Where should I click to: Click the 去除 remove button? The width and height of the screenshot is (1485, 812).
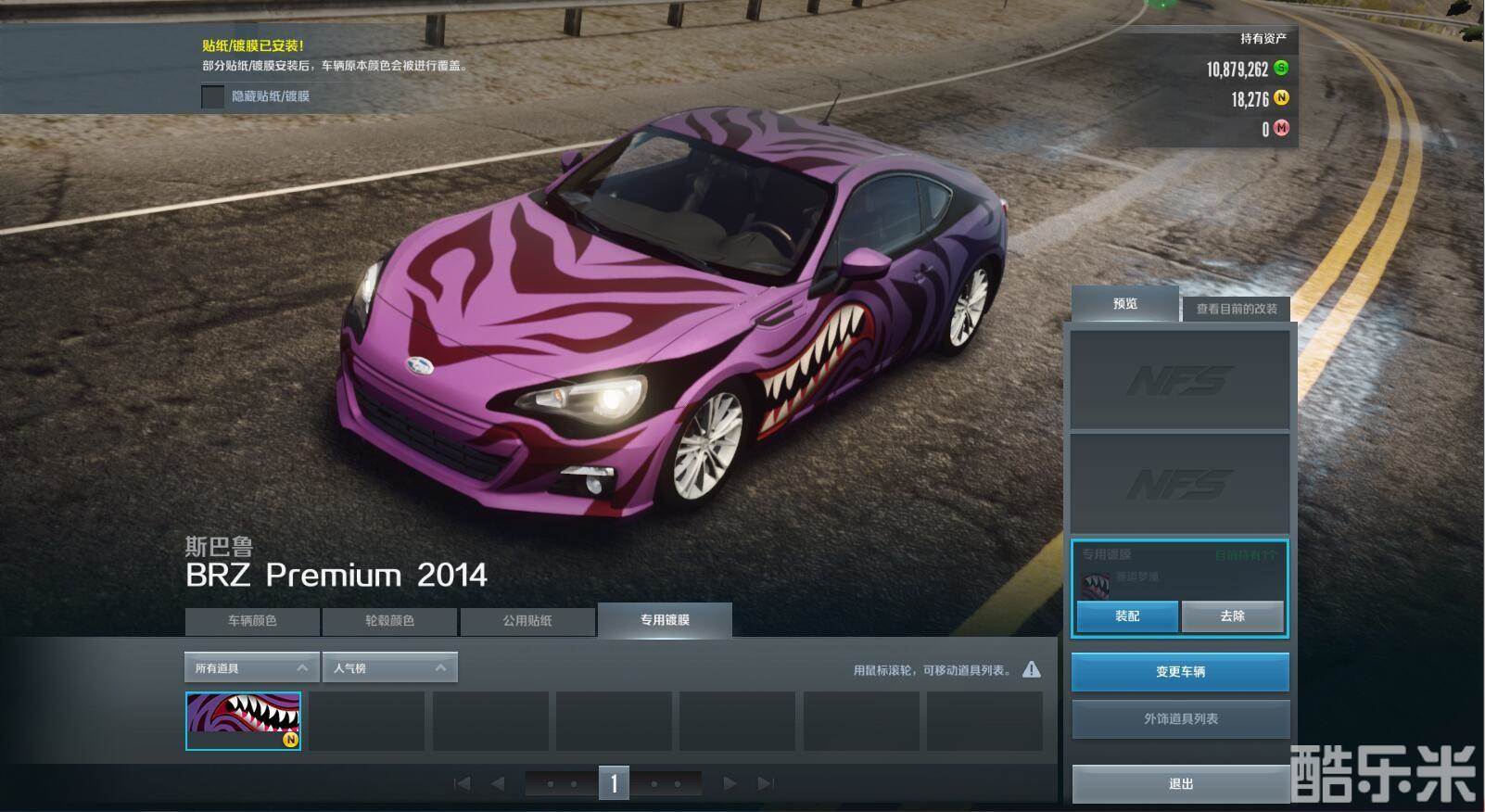[1232, 616]
